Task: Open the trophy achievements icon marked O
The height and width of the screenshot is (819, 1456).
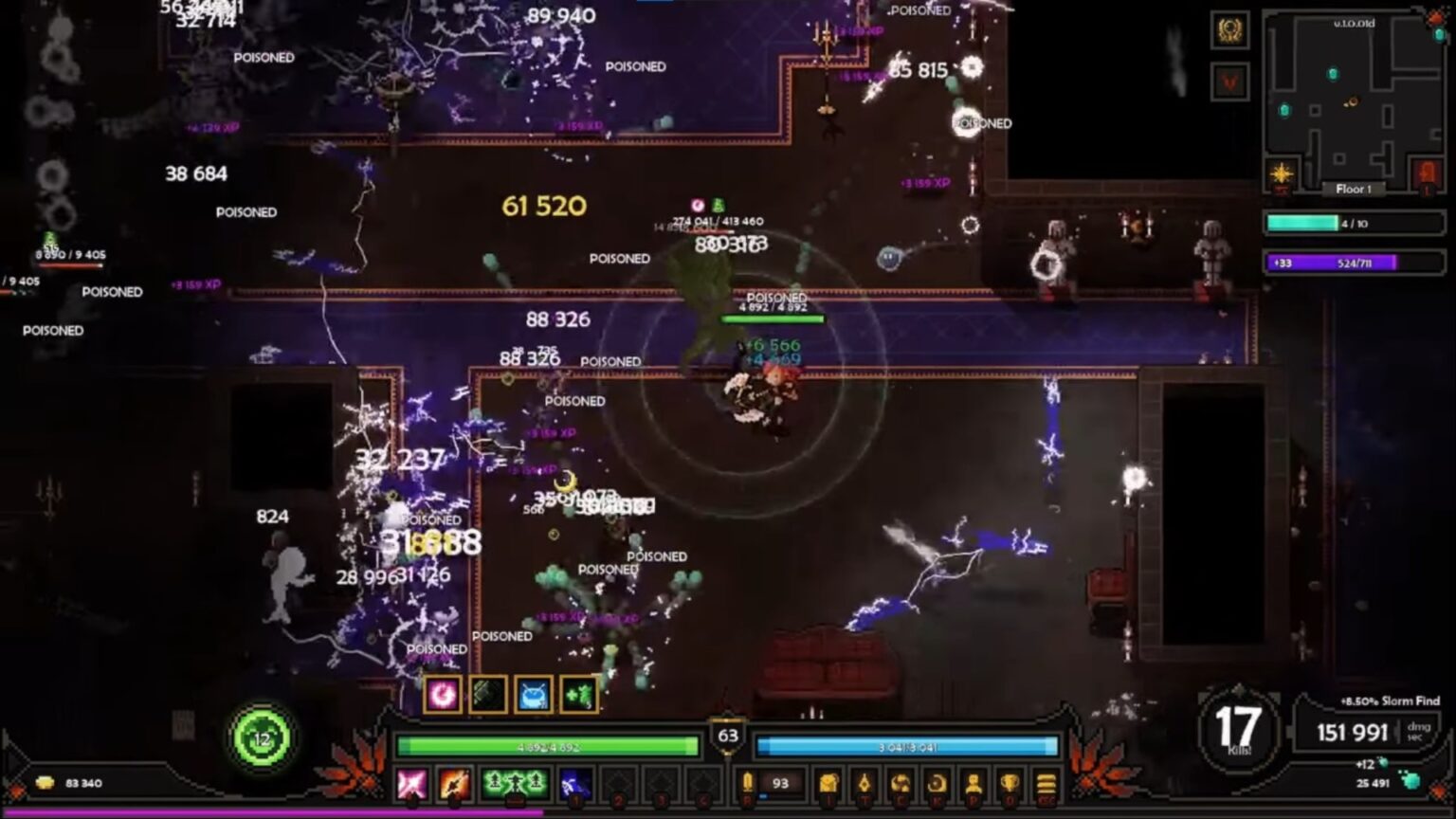Action: [1010, 782]
